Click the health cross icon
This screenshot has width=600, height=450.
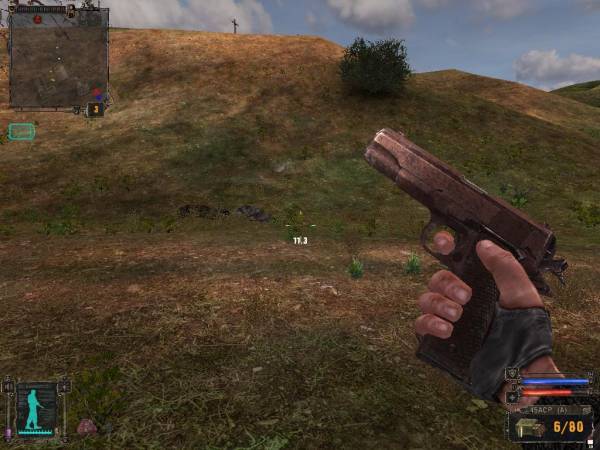point(513,396)
